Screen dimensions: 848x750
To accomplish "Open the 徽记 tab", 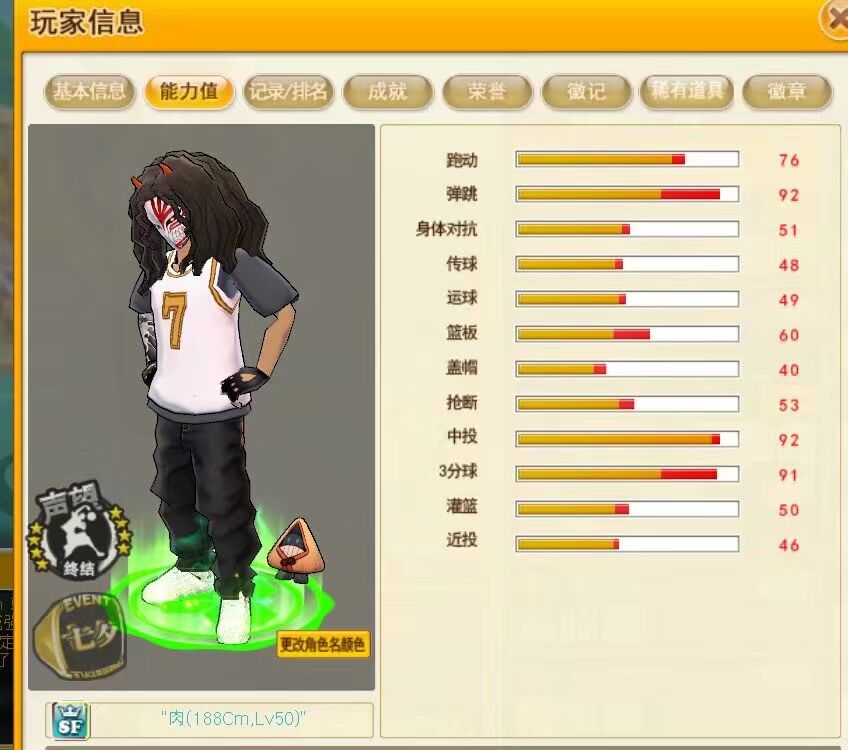I will (x=586, y=92).
